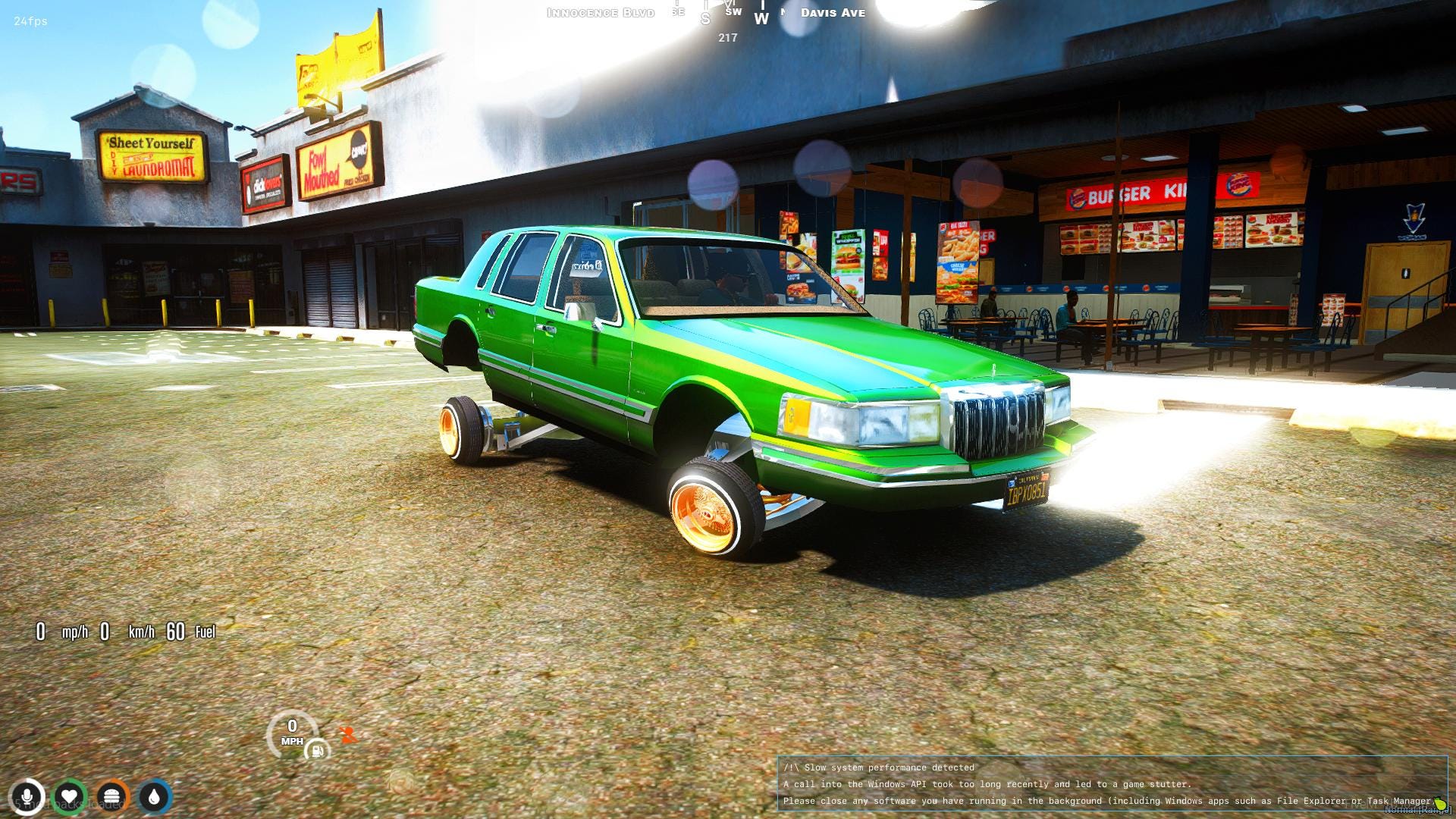
Task: Click the blue water droplet thirst icon
Action: click(x=154, y=796)
